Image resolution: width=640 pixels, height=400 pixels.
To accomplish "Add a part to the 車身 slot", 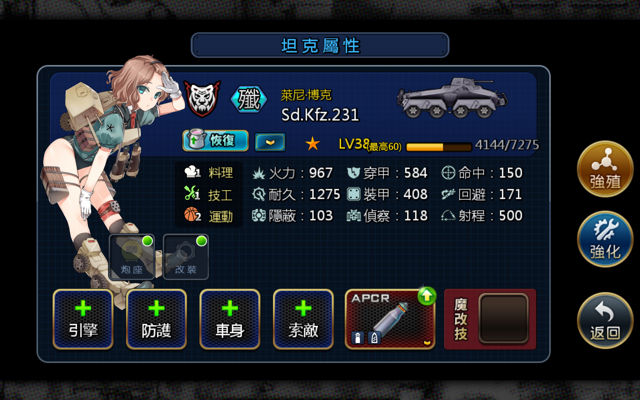I will [230, 319].
